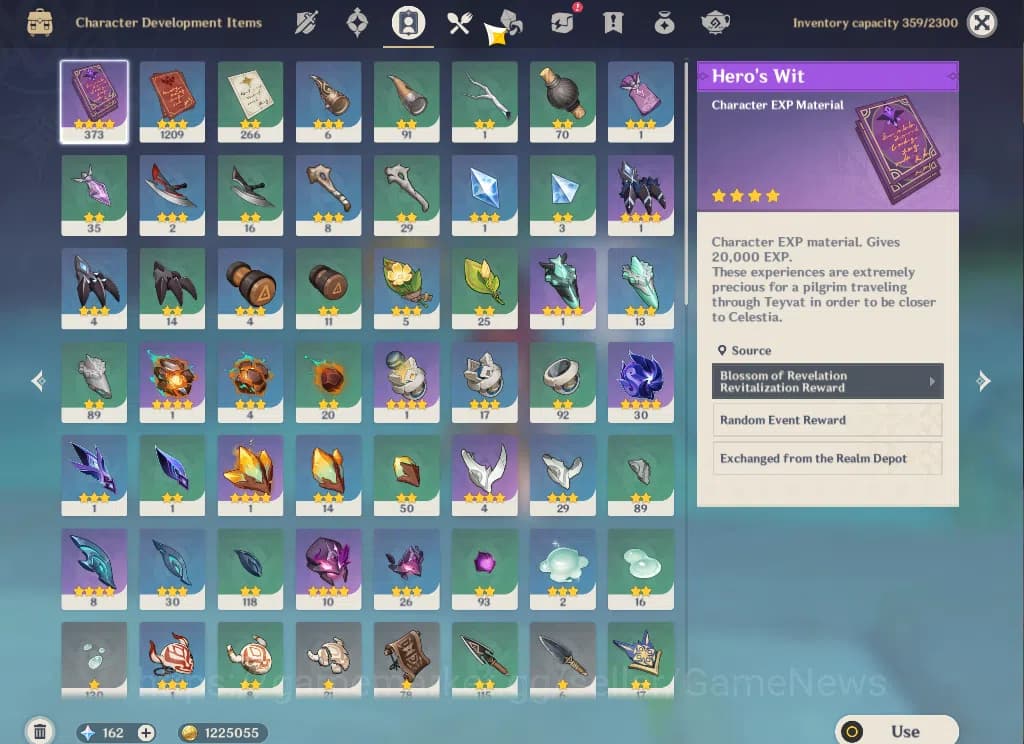
Task: Select the red Adventurer's Experience book with 1209
Action: (172, 101)
